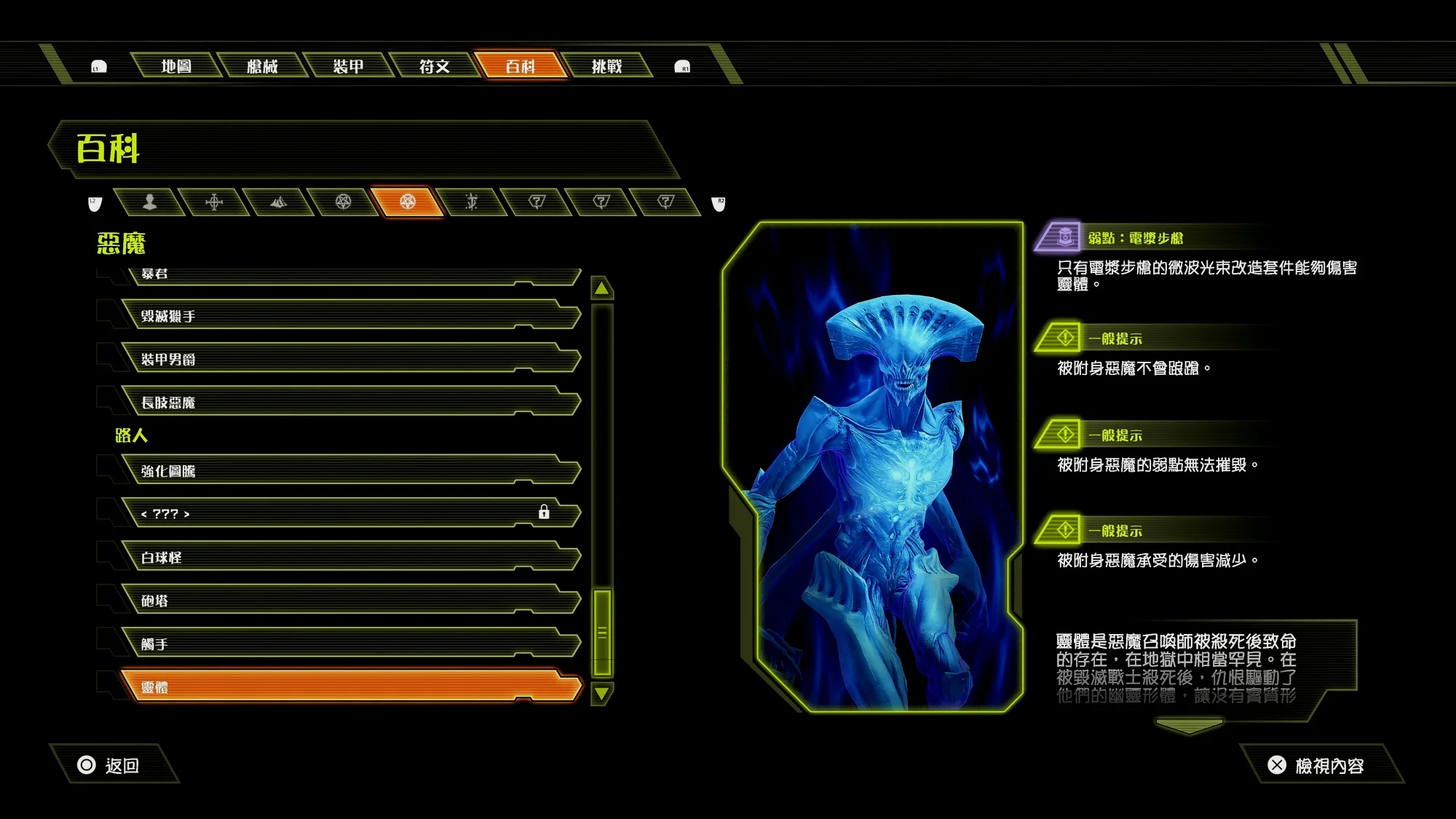
Task: Select the 砲塔 entry
Action: [349, 601]
